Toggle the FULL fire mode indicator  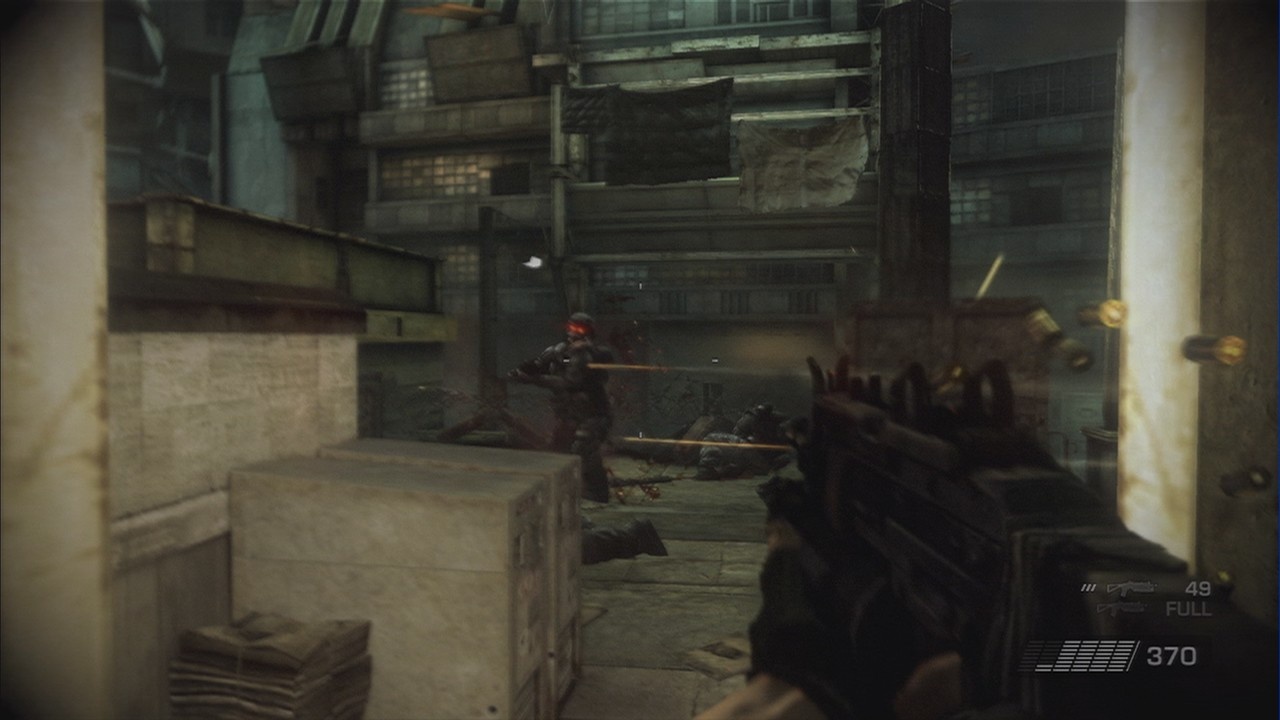click(1188, 608)
